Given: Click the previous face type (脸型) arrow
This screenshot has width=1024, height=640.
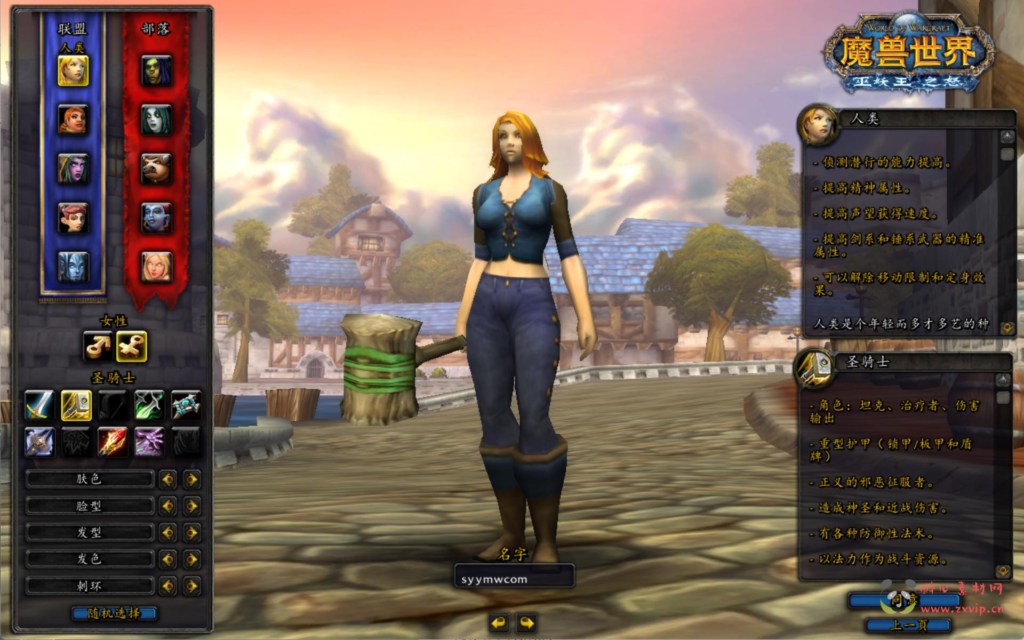Looking at the screenshot, I should [x=168, y=506].
